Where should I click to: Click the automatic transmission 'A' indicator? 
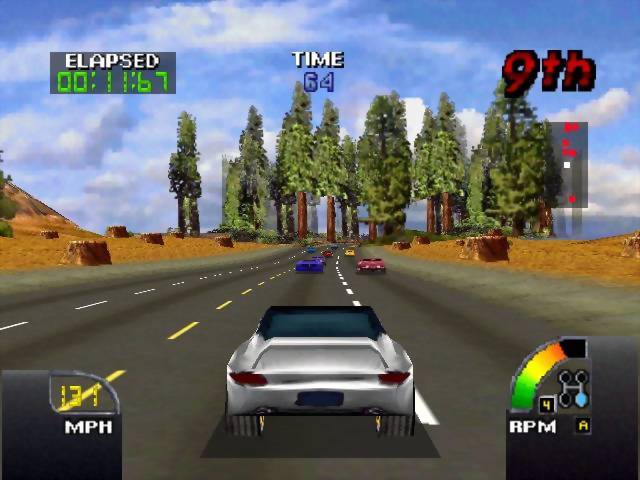click(x=582, y=426)
